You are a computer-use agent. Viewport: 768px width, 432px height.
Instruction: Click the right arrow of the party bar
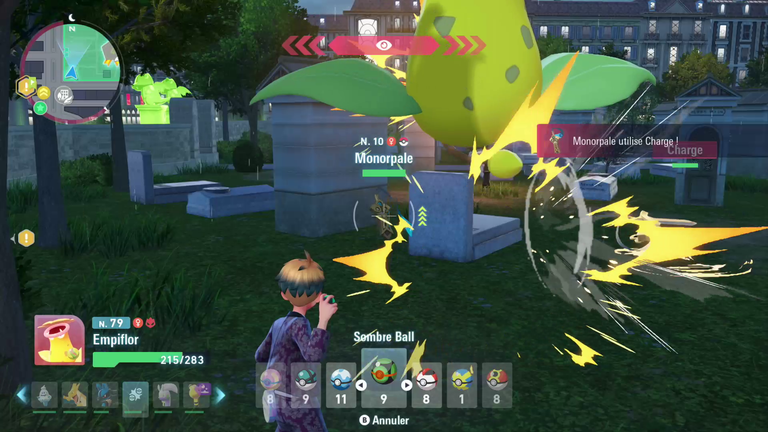click(221, 396)
